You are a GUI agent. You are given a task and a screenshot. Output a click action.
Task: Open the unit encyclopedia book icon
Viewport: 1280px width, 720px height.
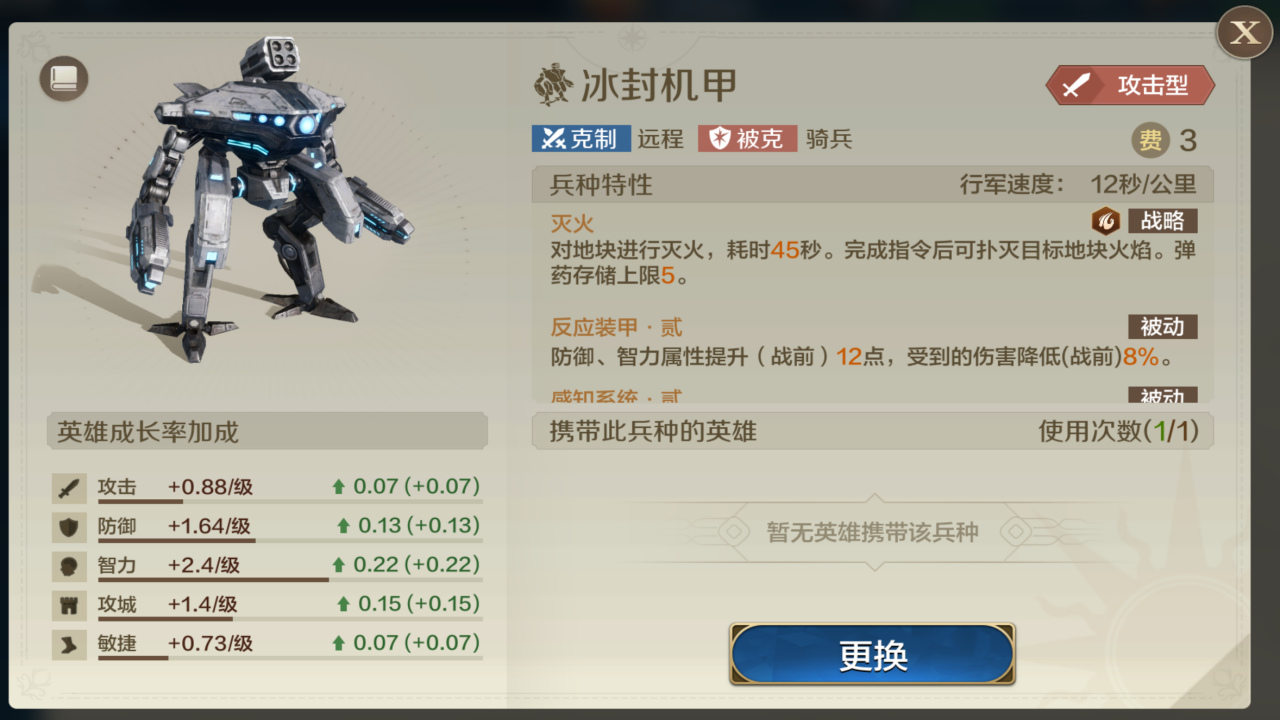62,77
